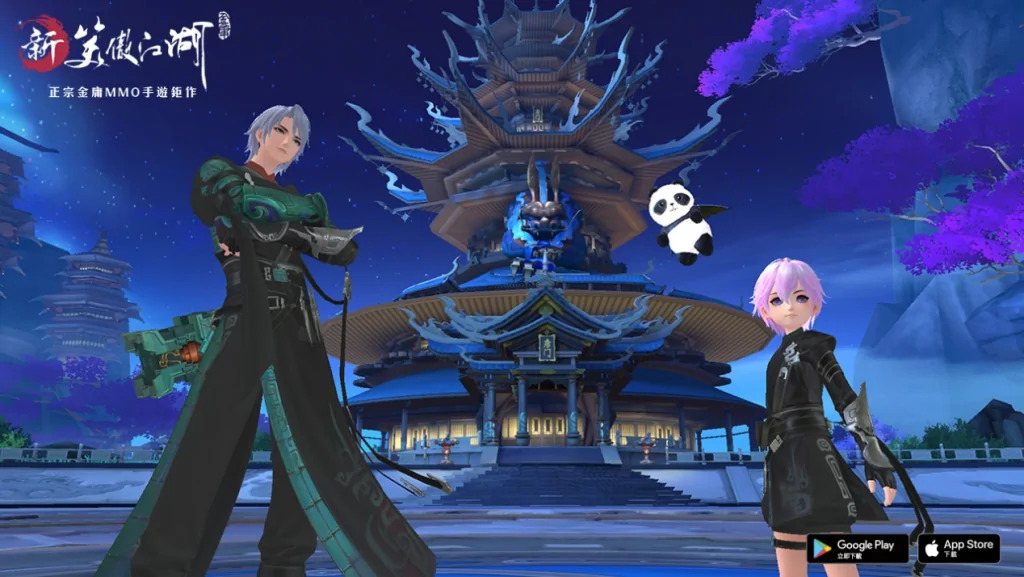The image size is (1024, 577).
Task: Open the Google Play download badge
Action: [x=857, y=548]
